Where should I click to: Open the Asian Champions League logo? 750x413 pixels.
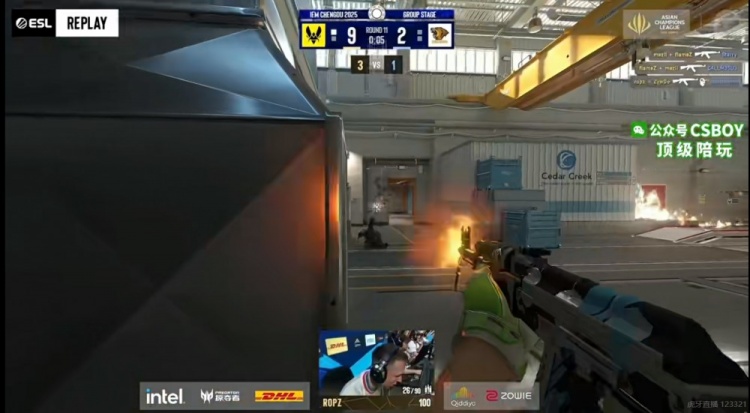pyautogui.click(x=655, y=23)
